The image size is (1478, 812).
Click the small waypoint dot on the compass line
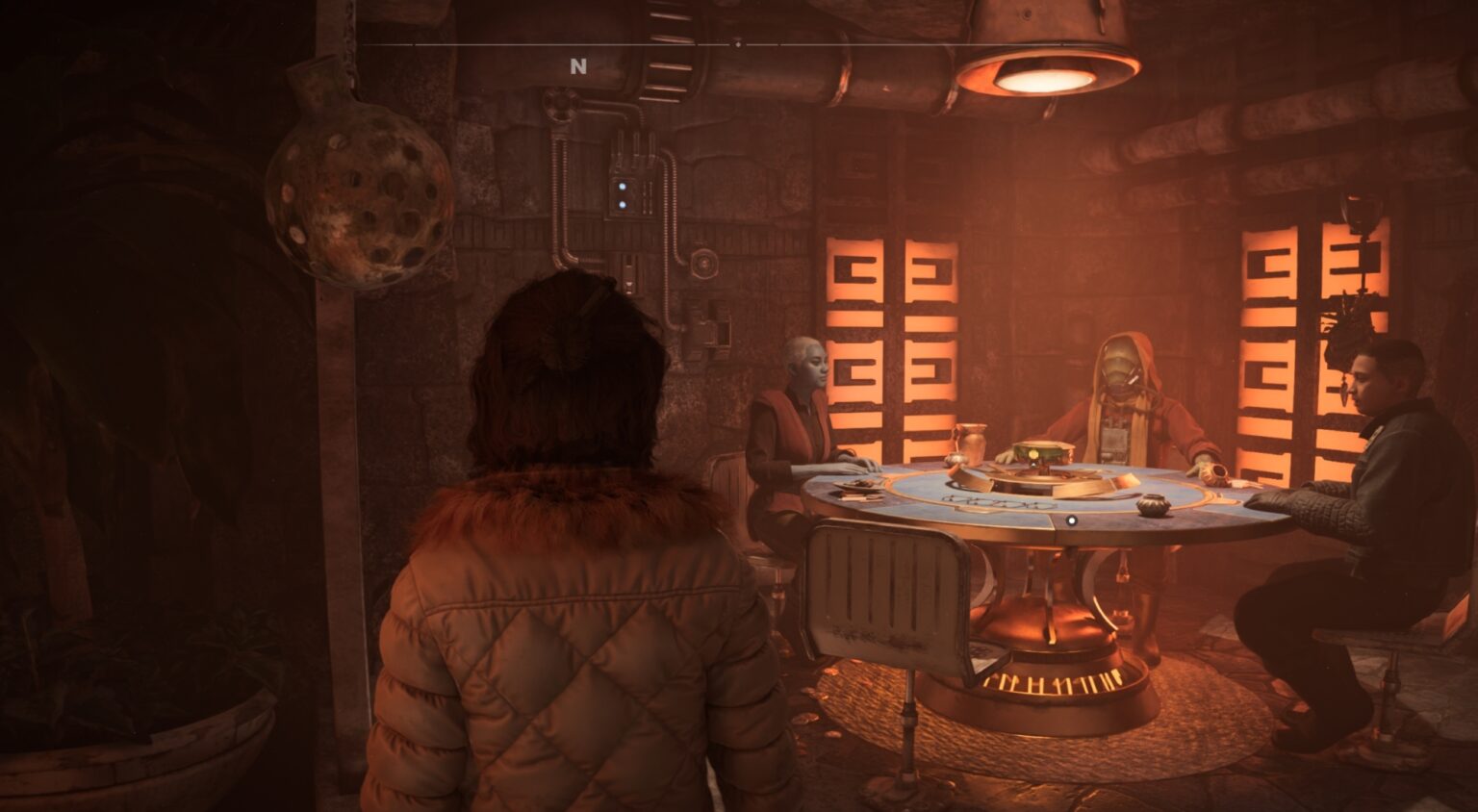click(739, 42)
